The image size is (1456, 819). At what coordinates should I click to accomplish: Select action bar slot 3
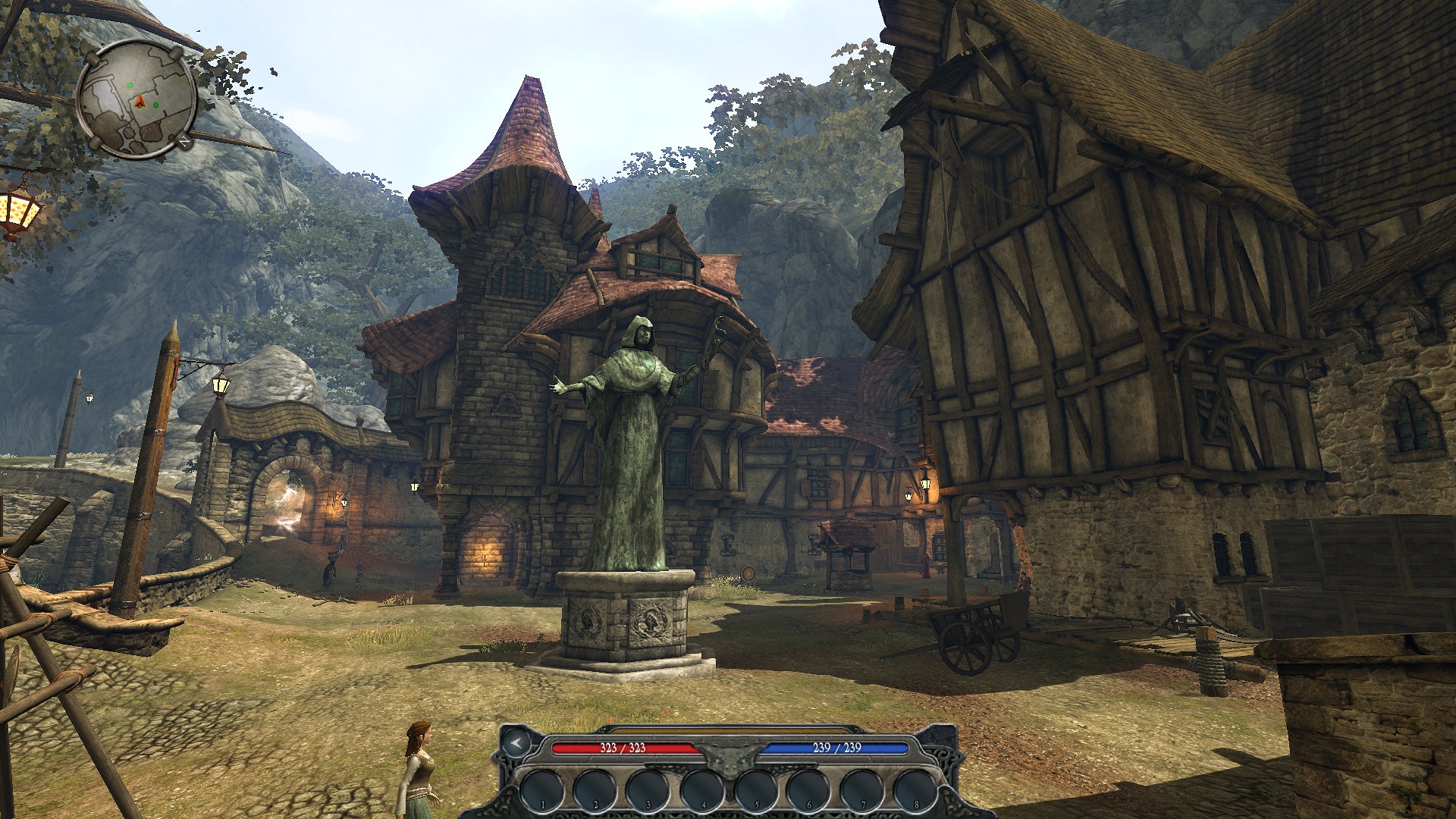click(649, 789)
